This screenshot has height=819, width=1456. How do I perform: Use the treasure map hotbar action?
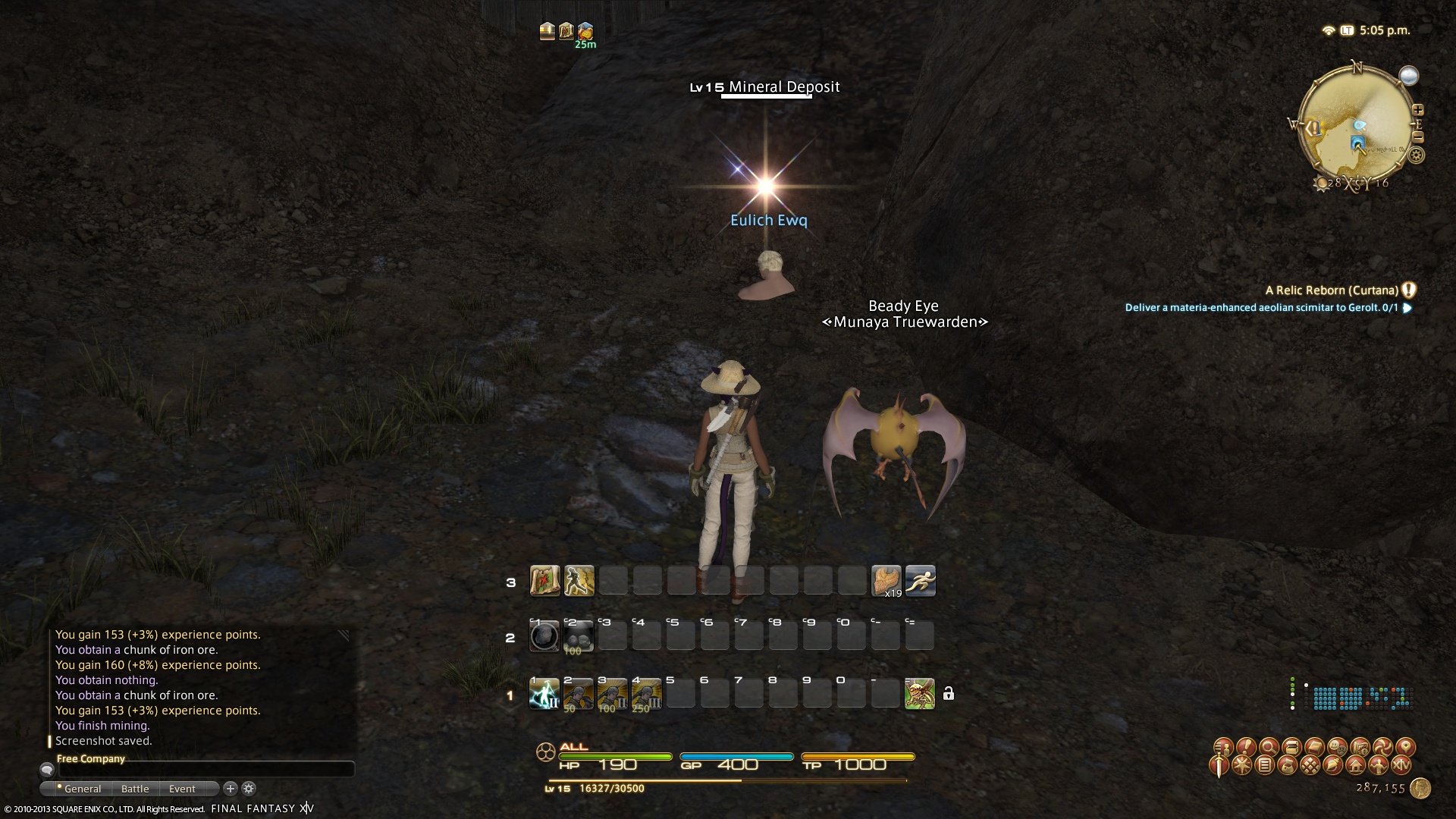pos(544,581)
